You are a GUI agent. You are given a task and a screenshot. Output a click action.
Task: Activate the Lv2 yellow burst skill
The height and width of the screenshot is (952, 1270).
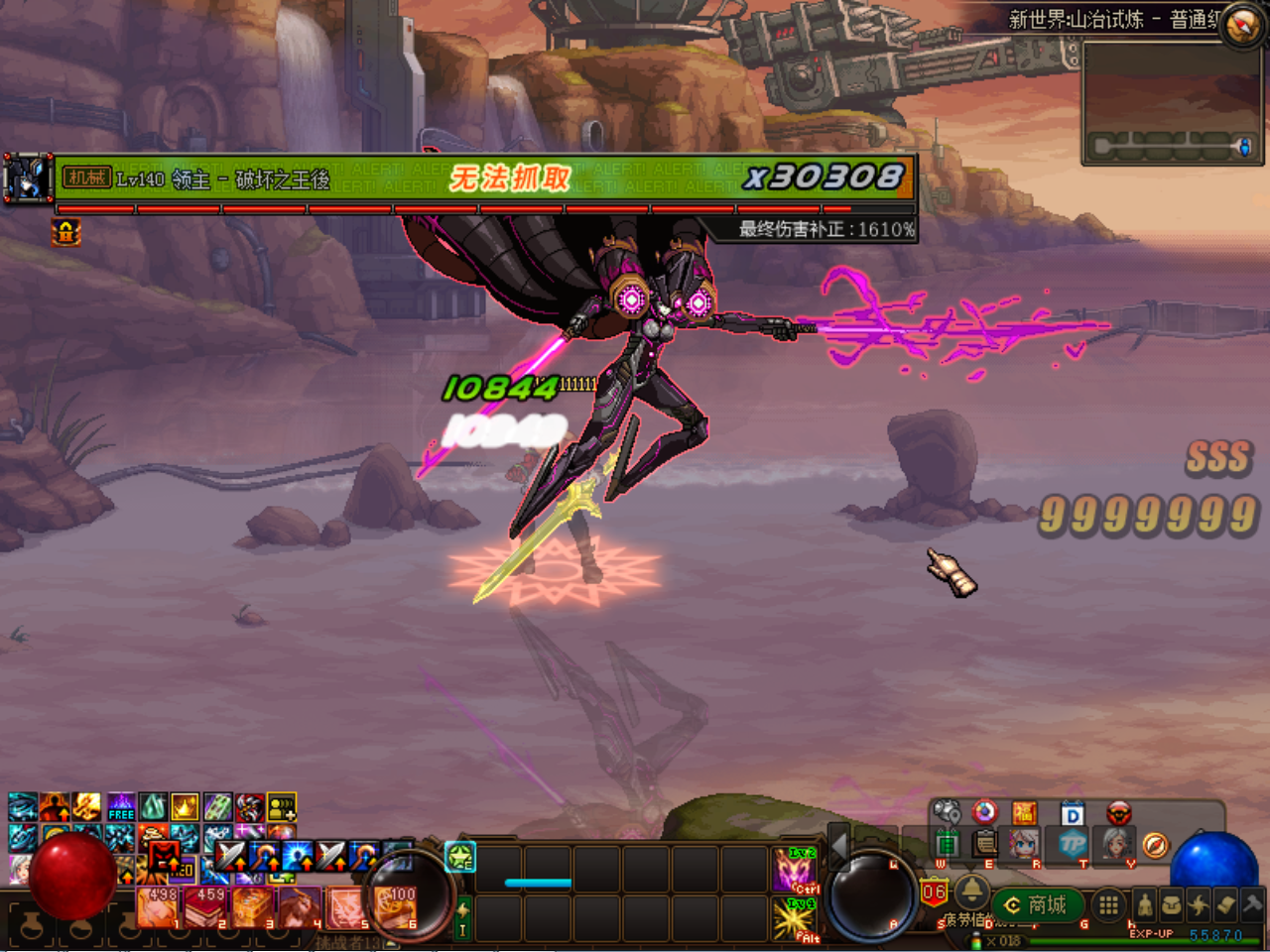(795, 918)
